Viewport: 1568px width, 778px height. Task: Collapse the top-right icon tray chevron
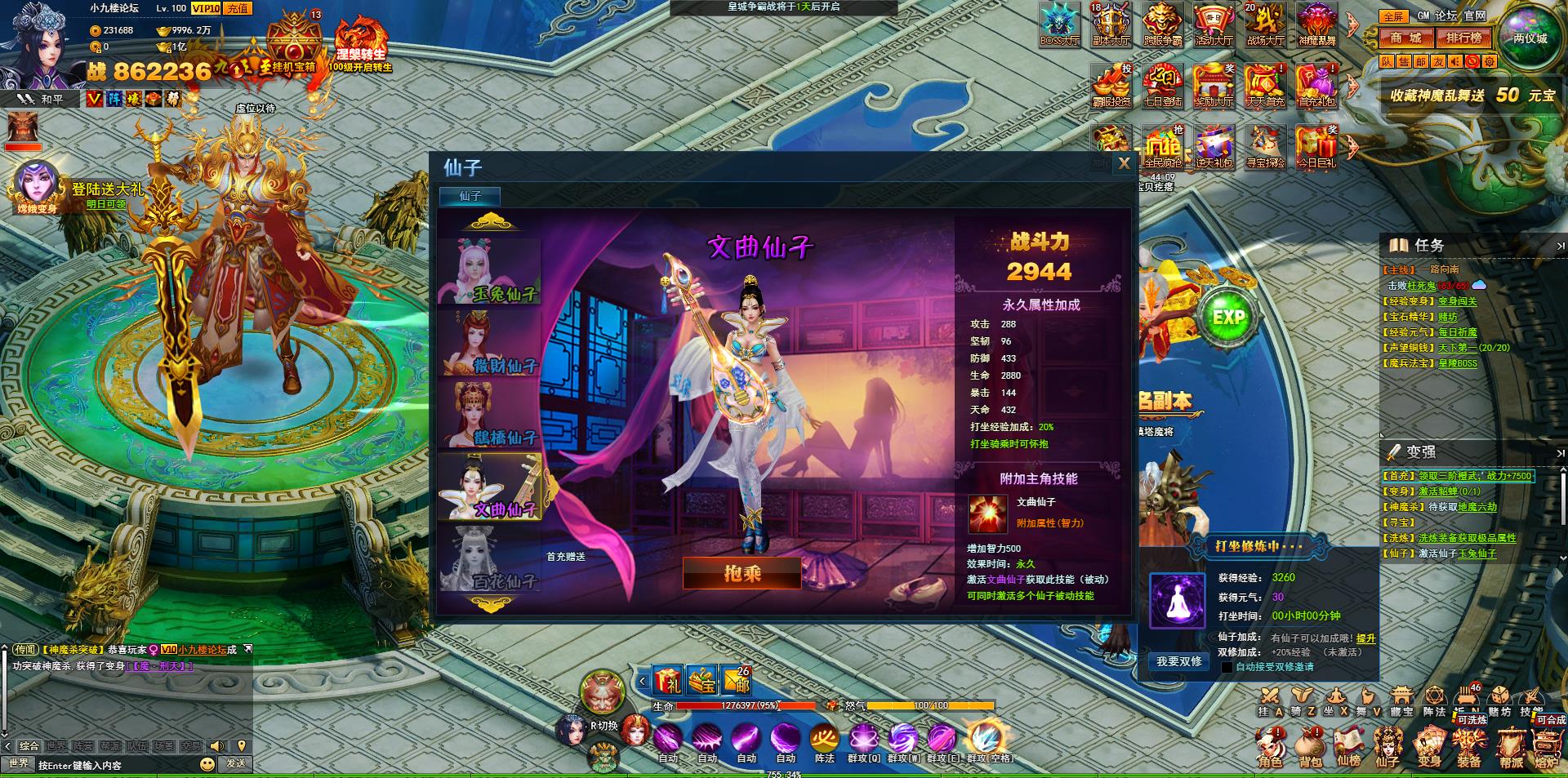tap(1351, 24)
